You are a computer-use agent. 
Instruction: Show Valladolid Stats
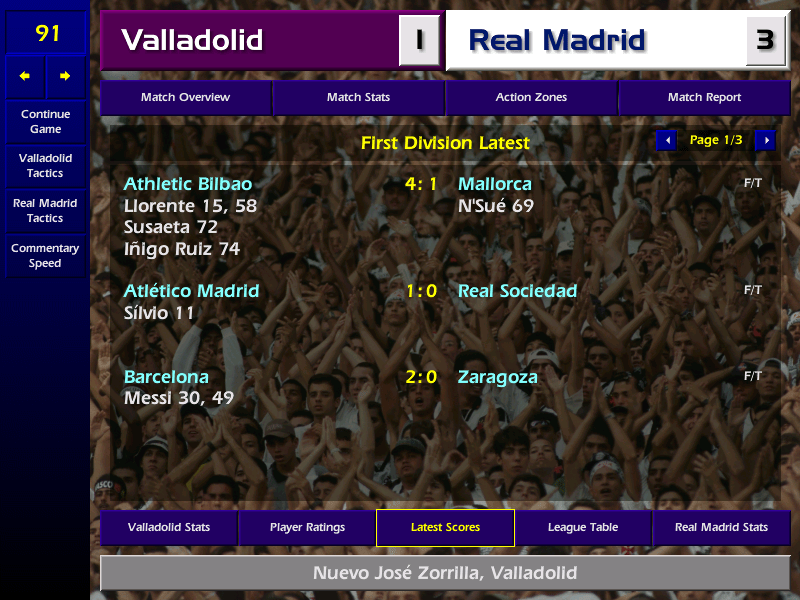point(169,527)
